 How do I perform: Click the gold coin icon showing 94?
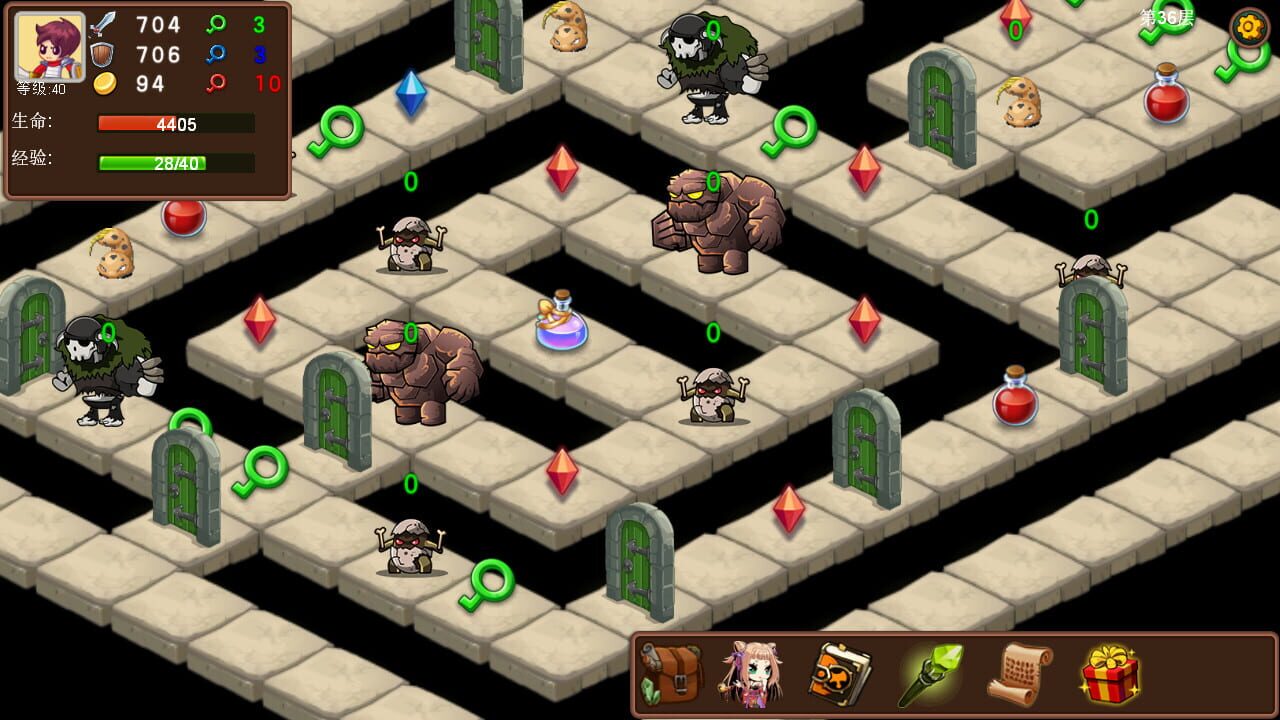coord(107,85)
